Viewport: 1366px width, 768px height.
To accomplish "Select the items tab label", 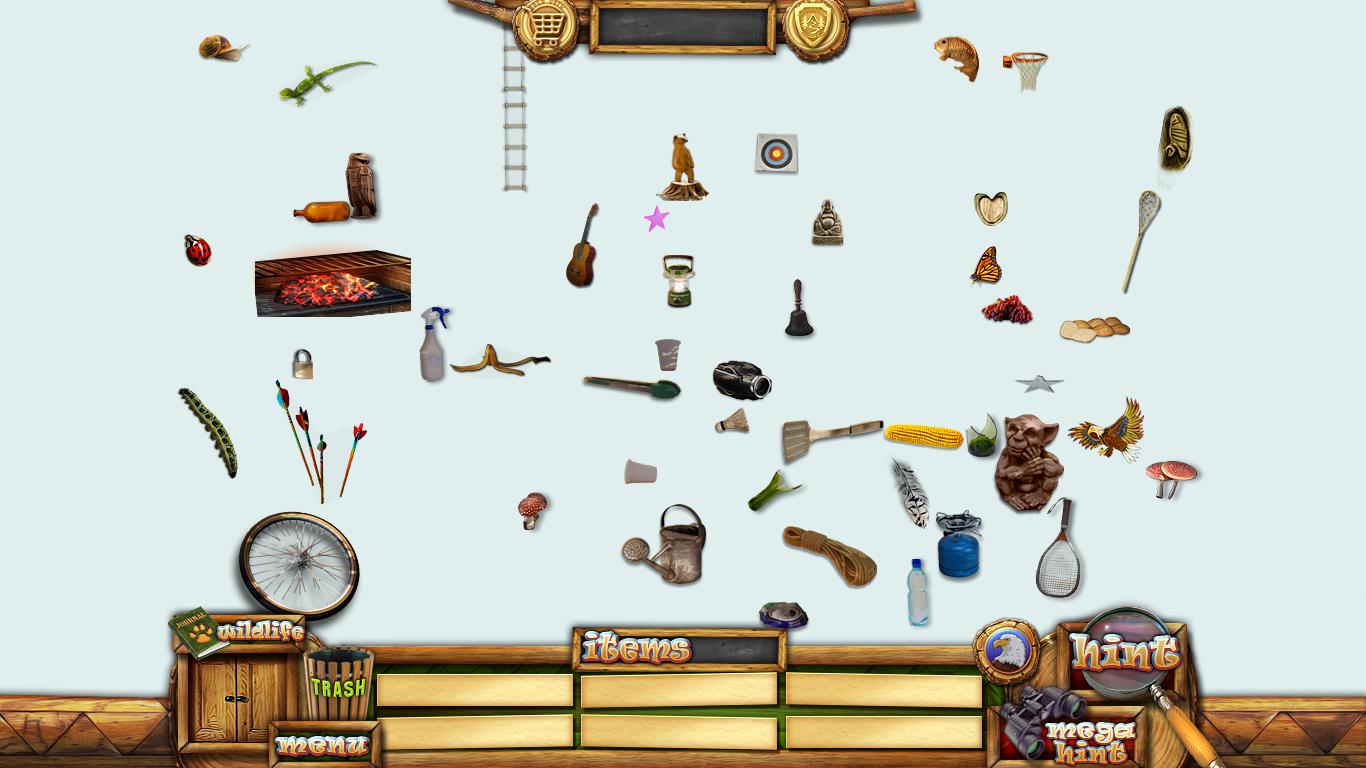I will (x=637, y=649).
